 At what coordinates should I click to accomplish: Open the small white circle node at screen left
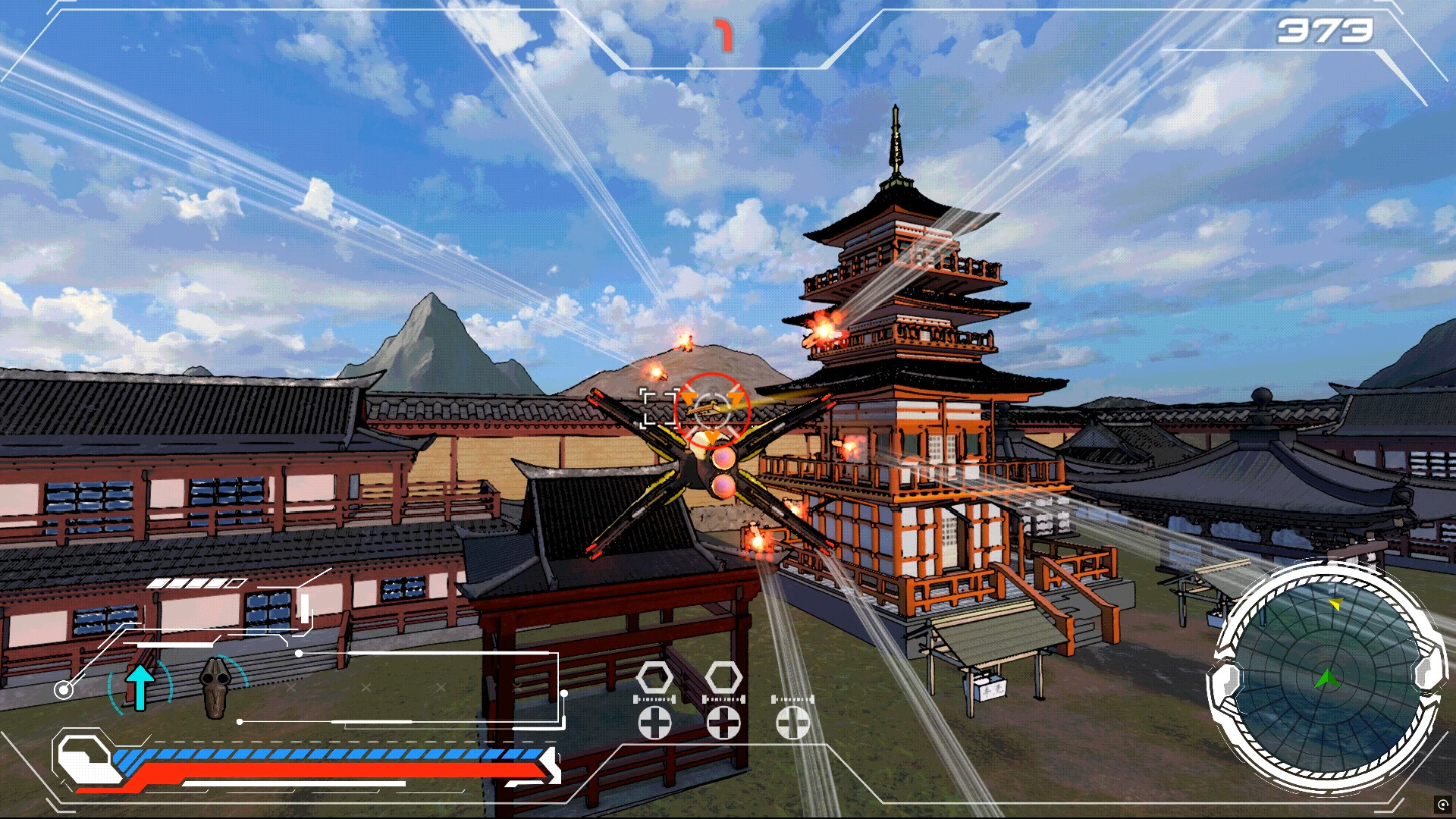tap(62, 689)
